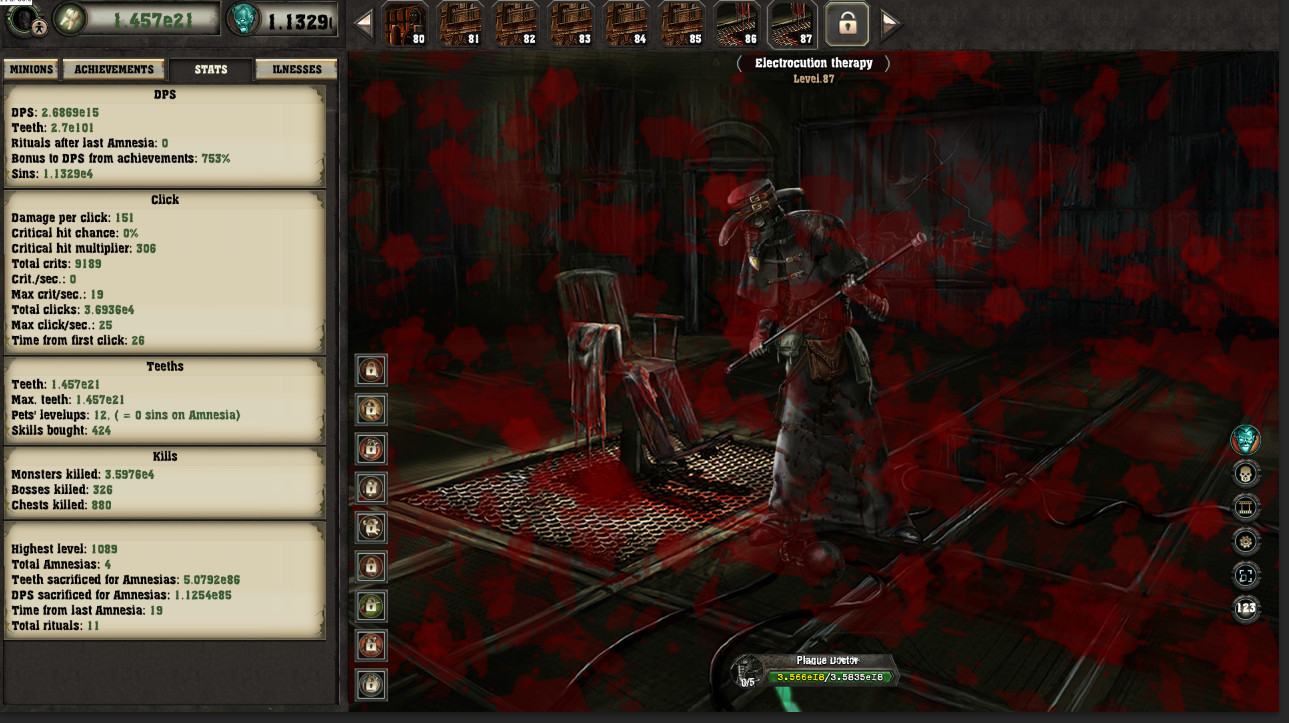Click the skull round button
The width and height of the screenshot is (1289, 723).
[x=1245, y=474]
